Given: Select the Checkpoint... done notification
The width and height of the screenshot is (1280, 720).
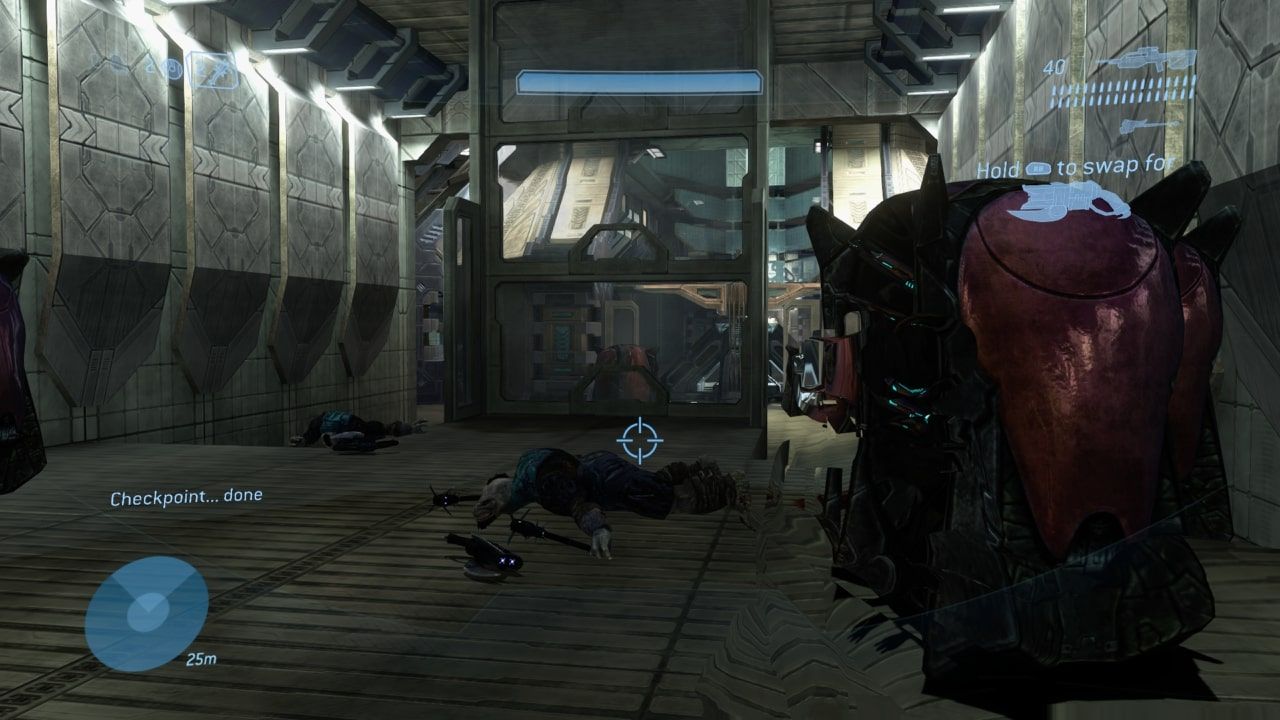Looking at the screenshot, I should pyautogui.click(x=188, y=495).
